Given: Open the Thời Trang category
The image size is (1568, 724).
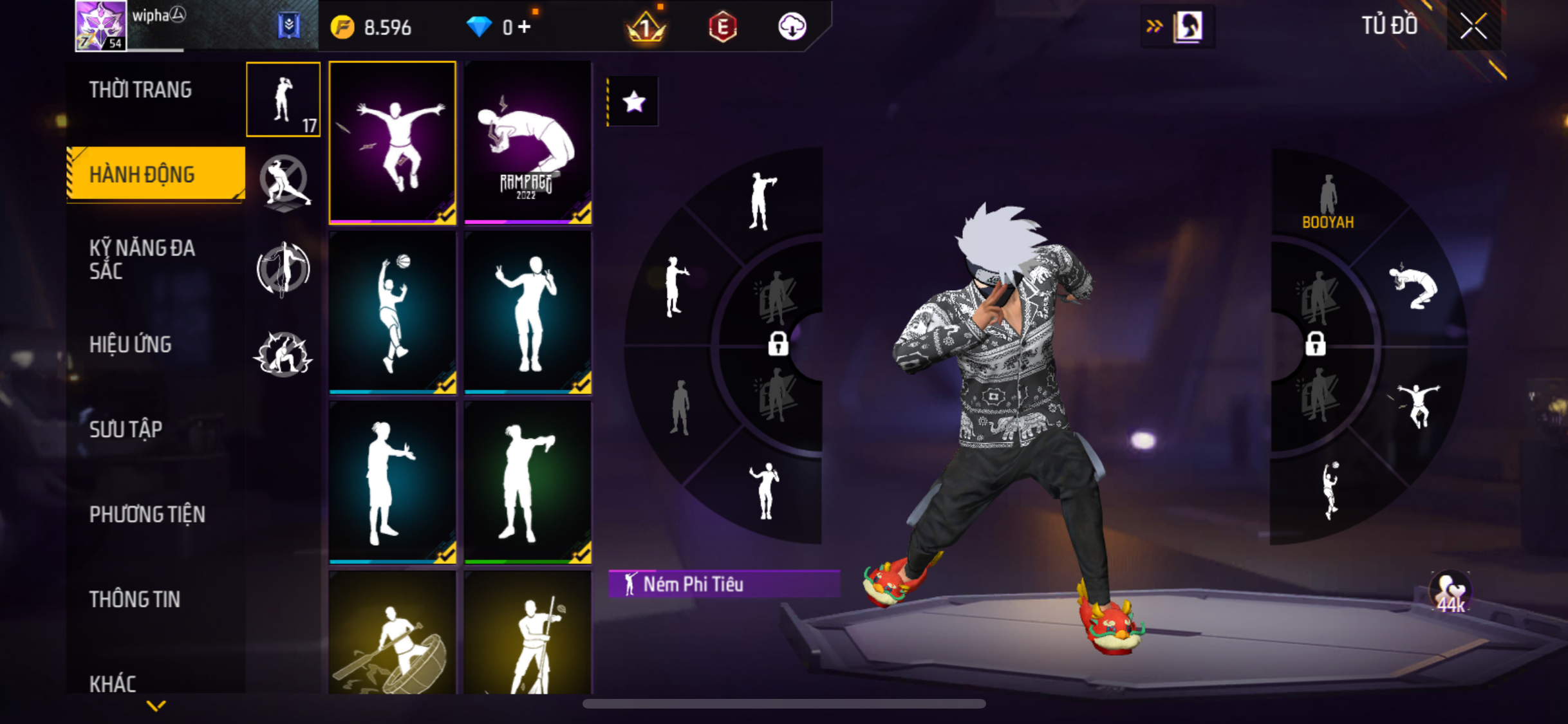Looking at the screenshot, I should click(140, 90).
